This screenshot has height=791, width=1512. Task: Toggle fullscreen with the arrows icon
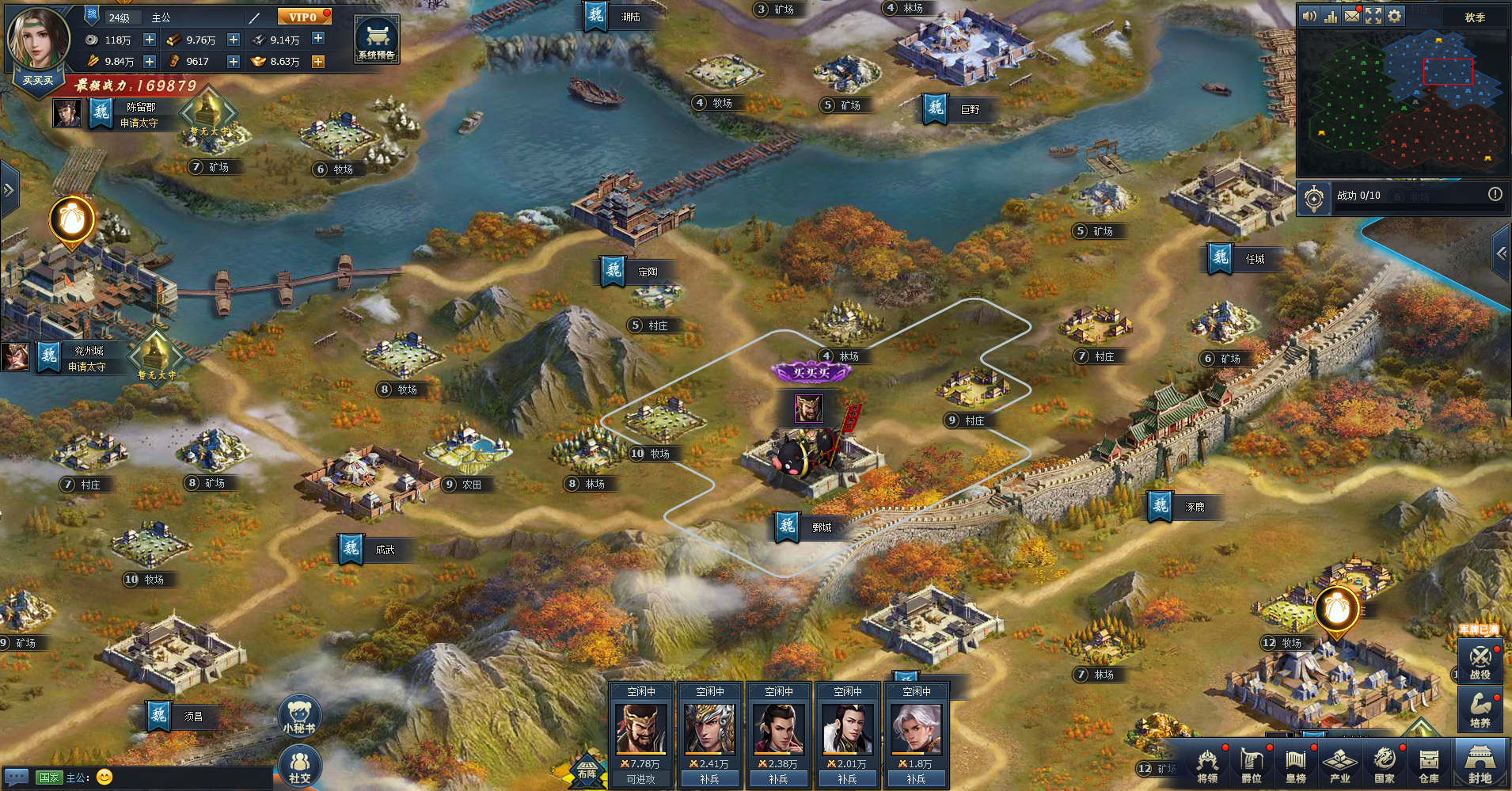point(1373,16)
